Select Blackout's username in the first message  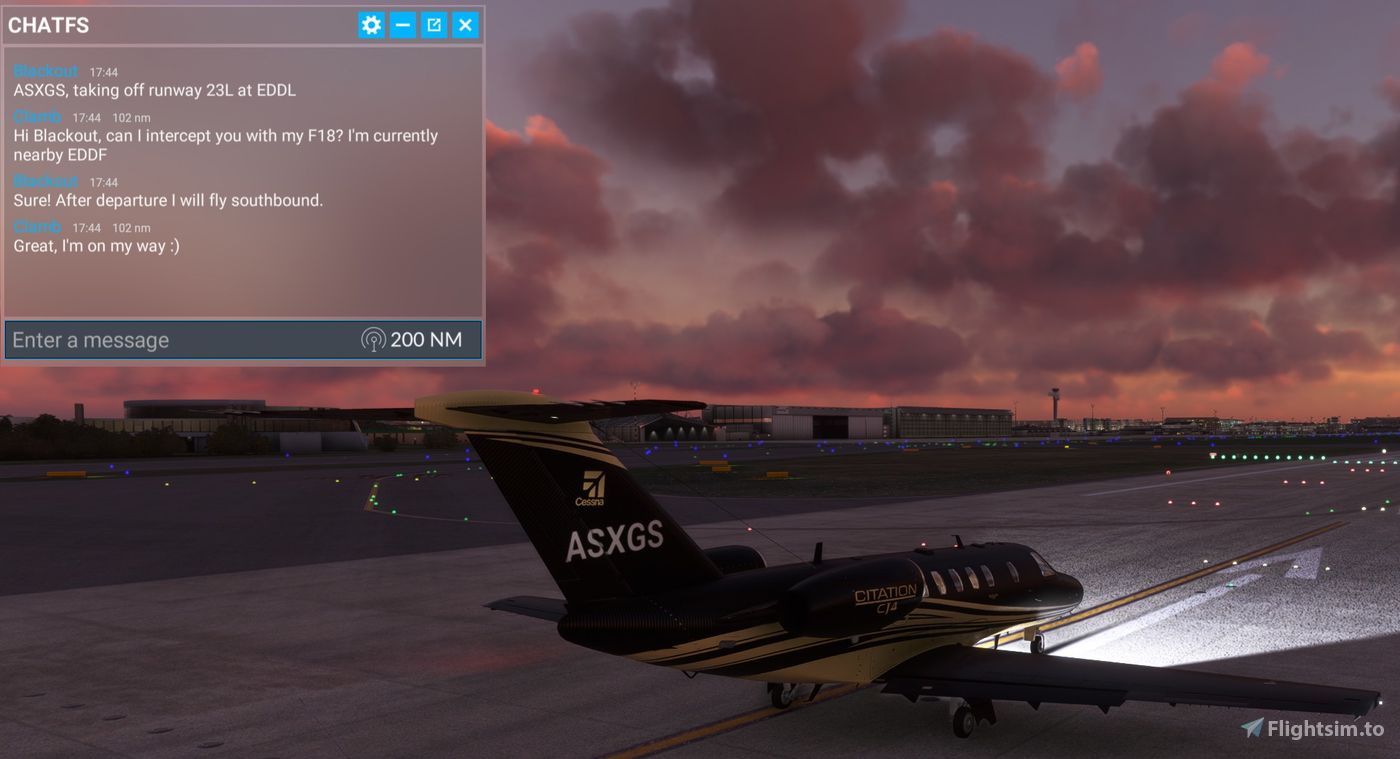43,70
